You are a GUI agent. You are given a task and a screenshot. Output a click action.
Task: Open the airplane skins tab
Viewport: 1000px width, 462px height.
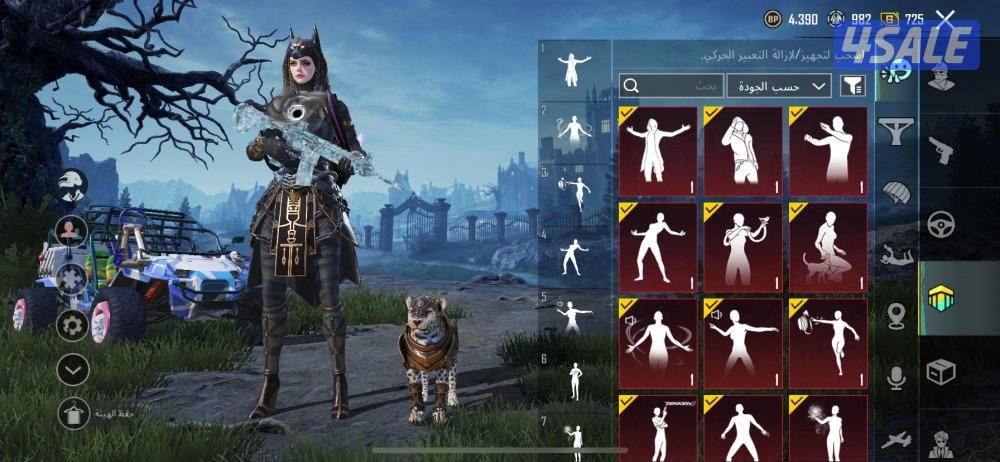[896, 440]
